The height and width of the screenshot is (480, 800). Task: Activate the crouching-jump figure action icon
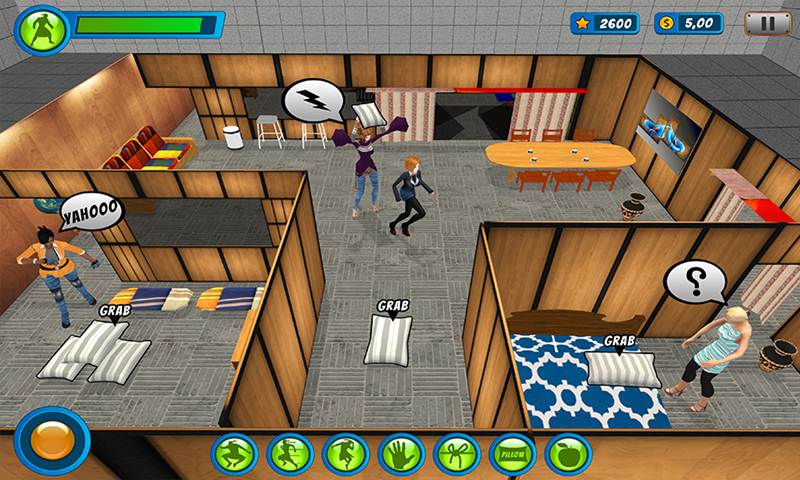coord(235,454)
